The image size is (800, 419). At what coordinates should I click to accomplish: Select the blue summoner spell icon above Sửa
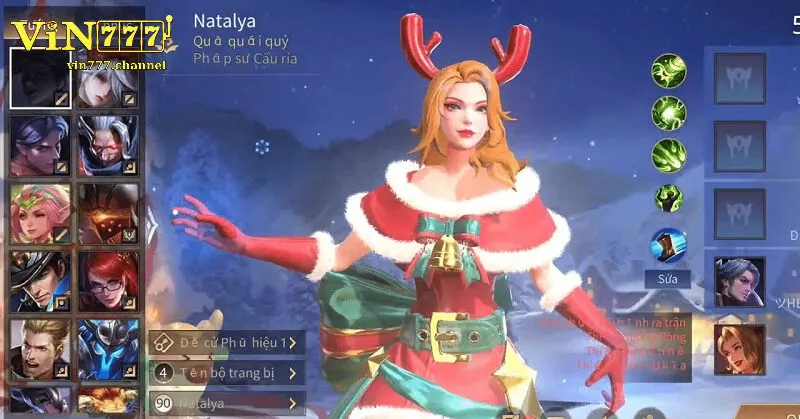[x=668, y=246]
